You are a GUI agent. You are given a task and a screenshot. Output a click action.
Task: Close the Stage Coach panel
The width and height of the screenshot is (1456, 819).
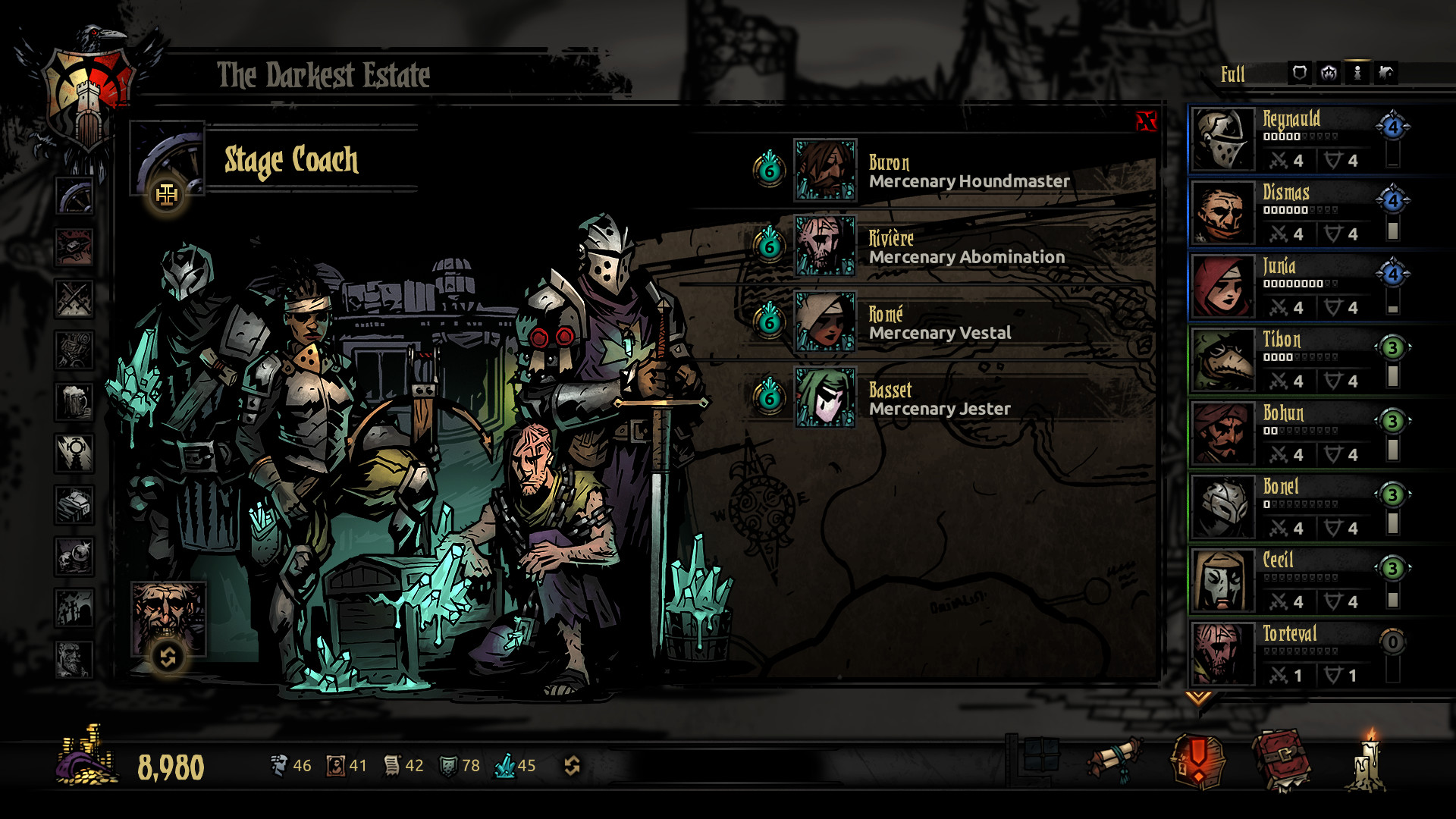pos(1147,121)
